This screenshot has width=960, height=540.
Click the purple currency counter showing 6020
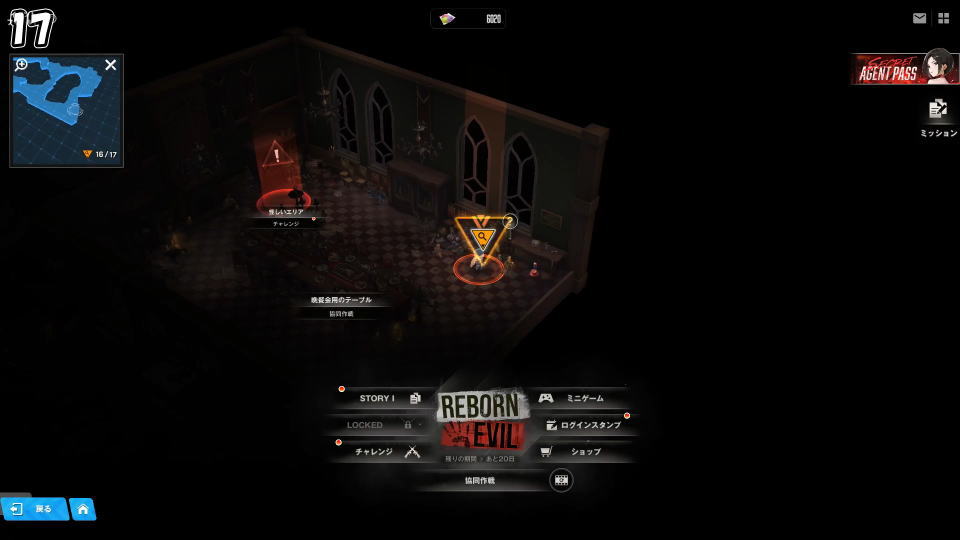[x=468, y=19]
